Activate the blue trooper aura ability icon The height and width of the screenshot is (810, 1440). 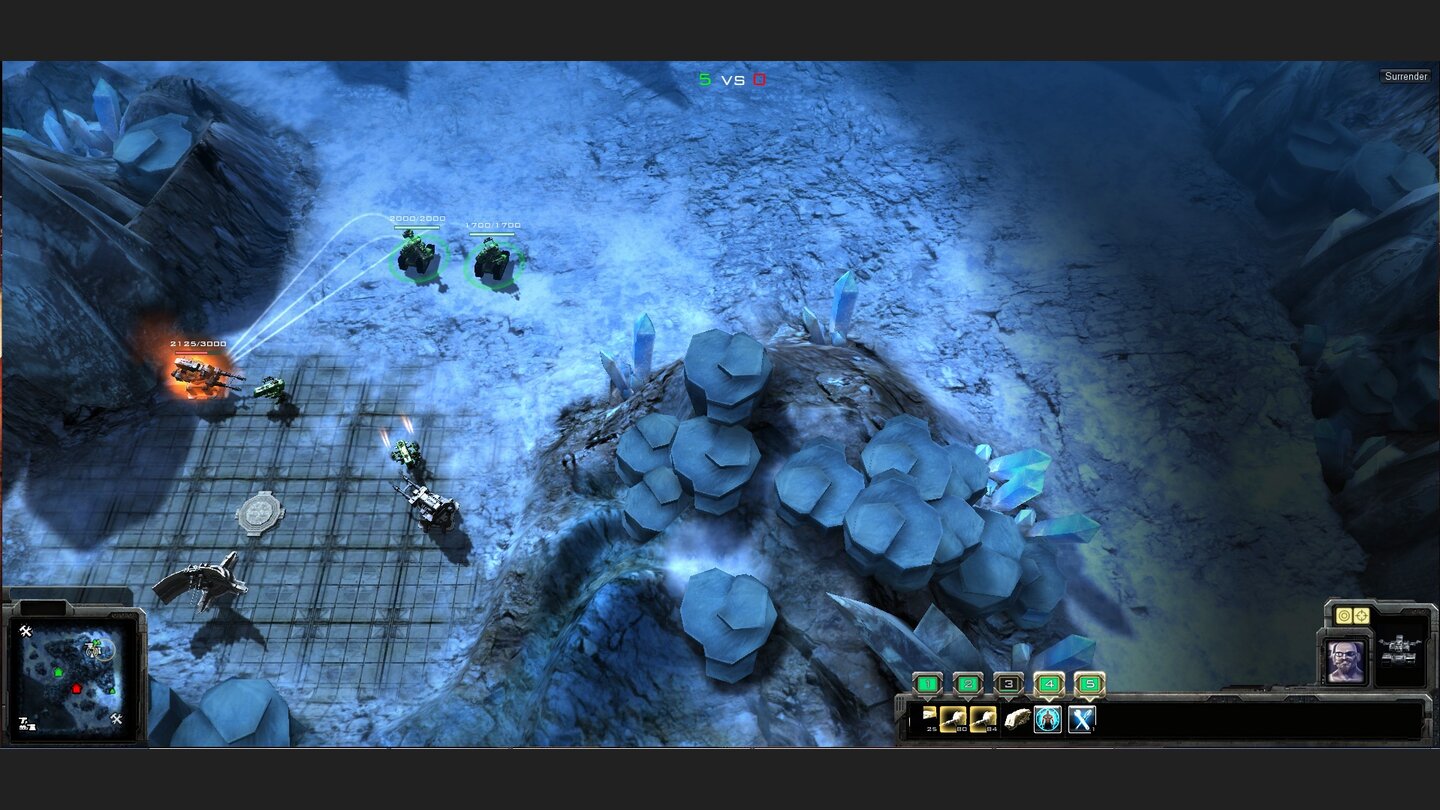(1048, 719)
